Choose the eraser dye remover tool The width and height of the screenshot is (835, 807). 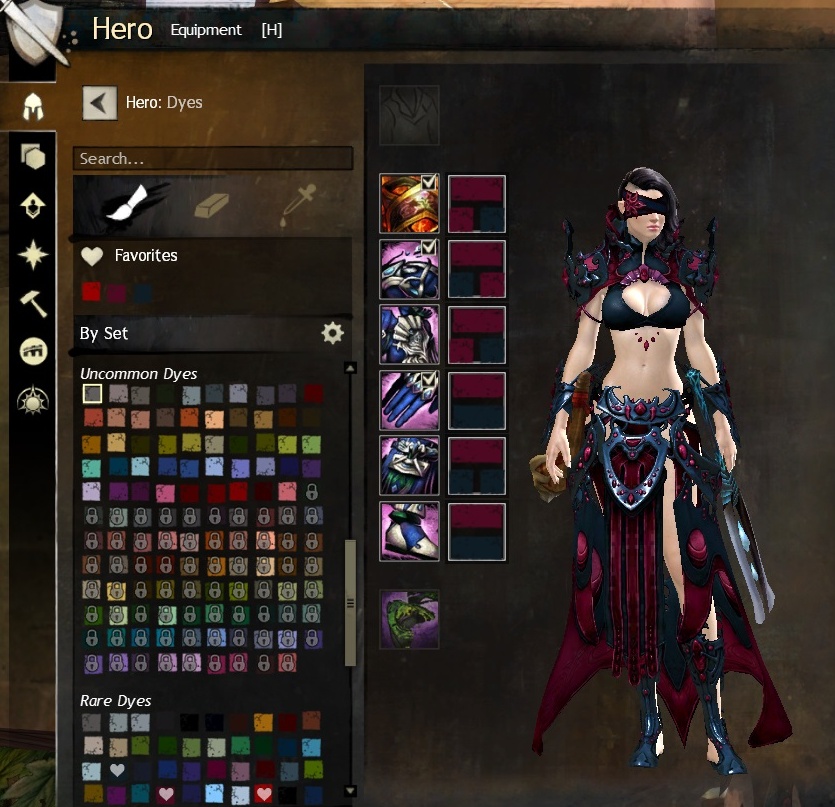(x=211, y=204)
